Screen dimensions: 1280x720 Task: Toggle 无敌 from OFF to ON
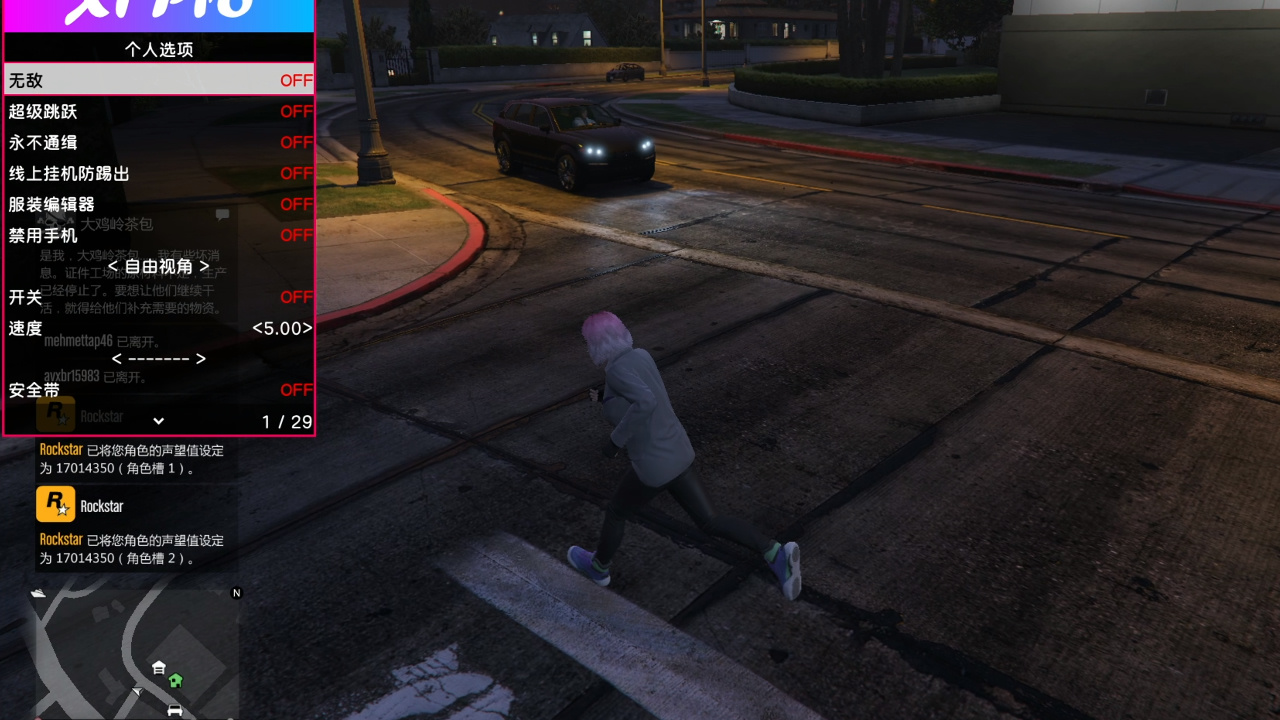click(x=160, y=80)
